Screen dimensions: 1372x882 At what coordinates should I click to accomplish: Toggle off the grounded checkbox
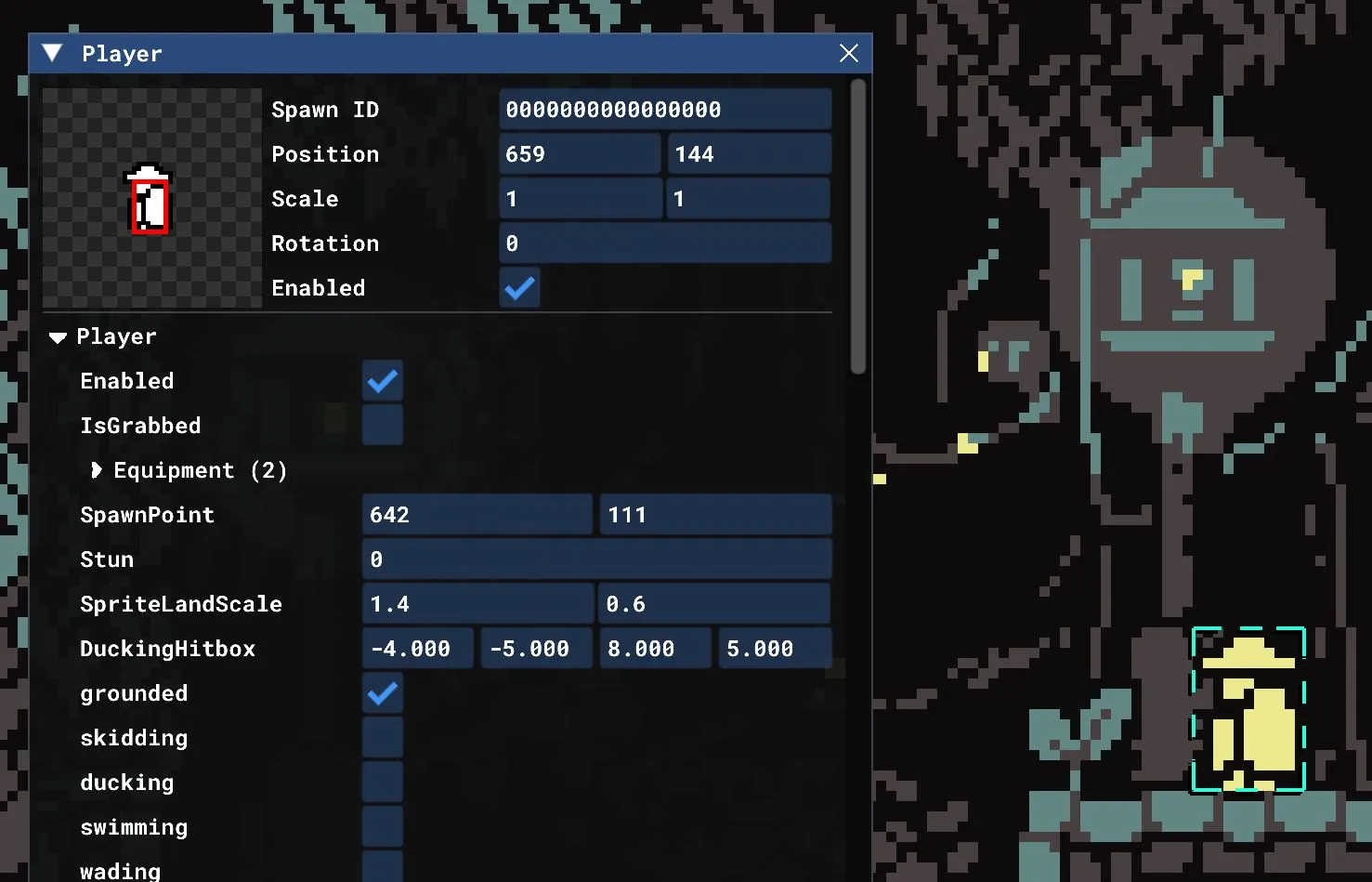[x=383, y=693]
